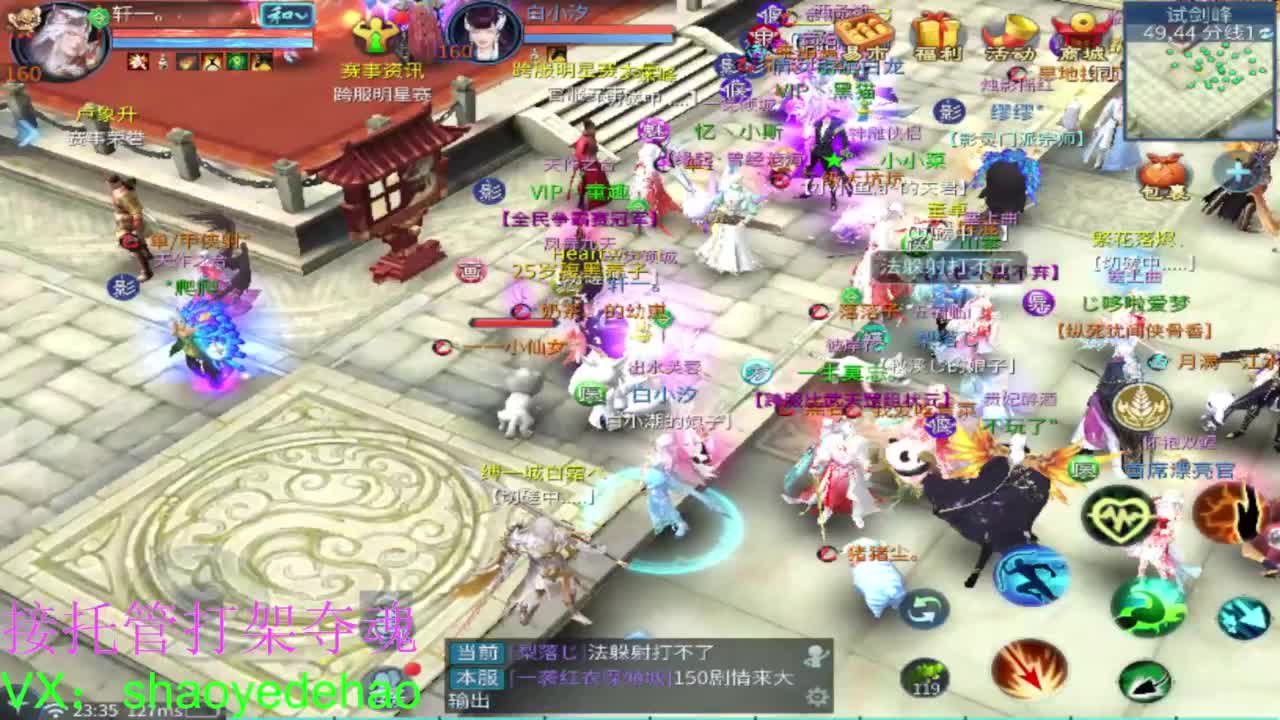Image resolution: width=1280 pixels, height=720 pixels.
Task: Open the 福利 welfare gift box icon
Action: 937,26
